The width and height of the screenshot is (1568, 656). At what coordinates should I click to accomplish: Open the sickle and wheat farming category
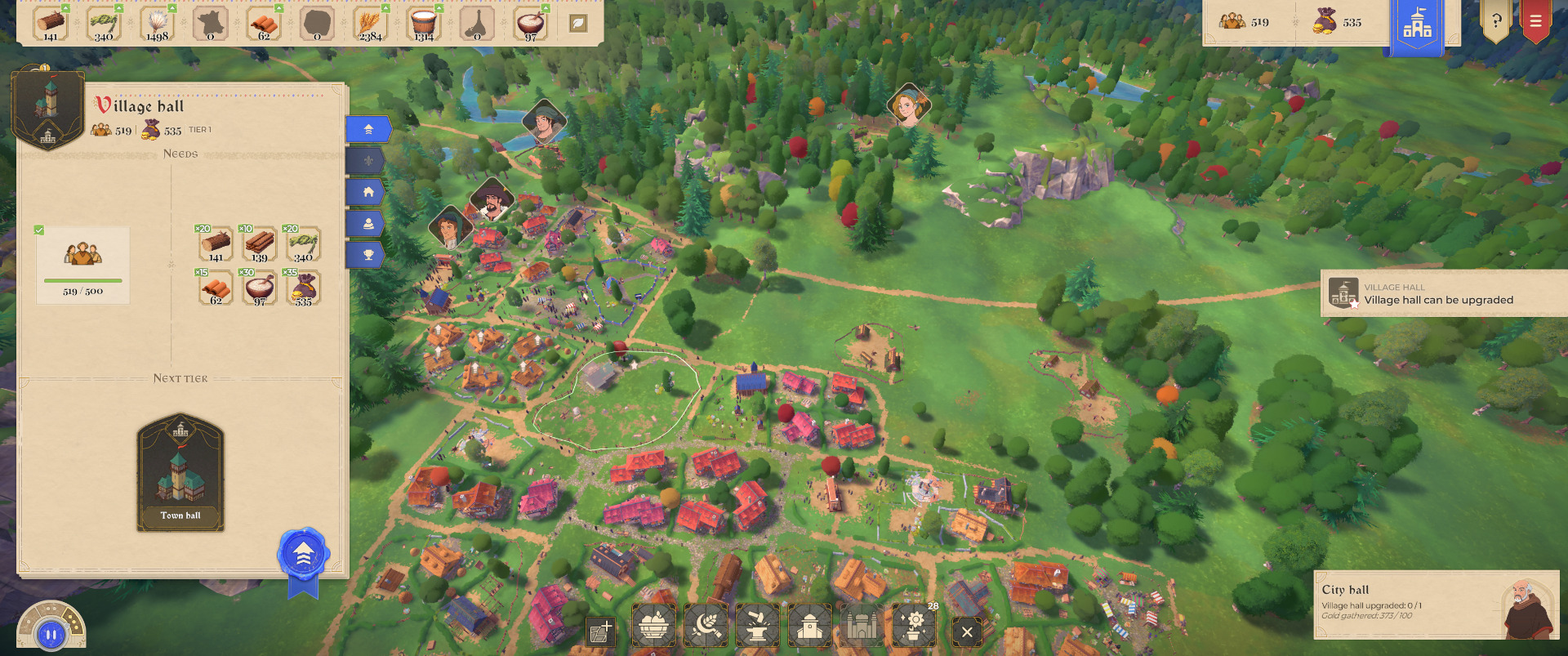click(706, 627)
